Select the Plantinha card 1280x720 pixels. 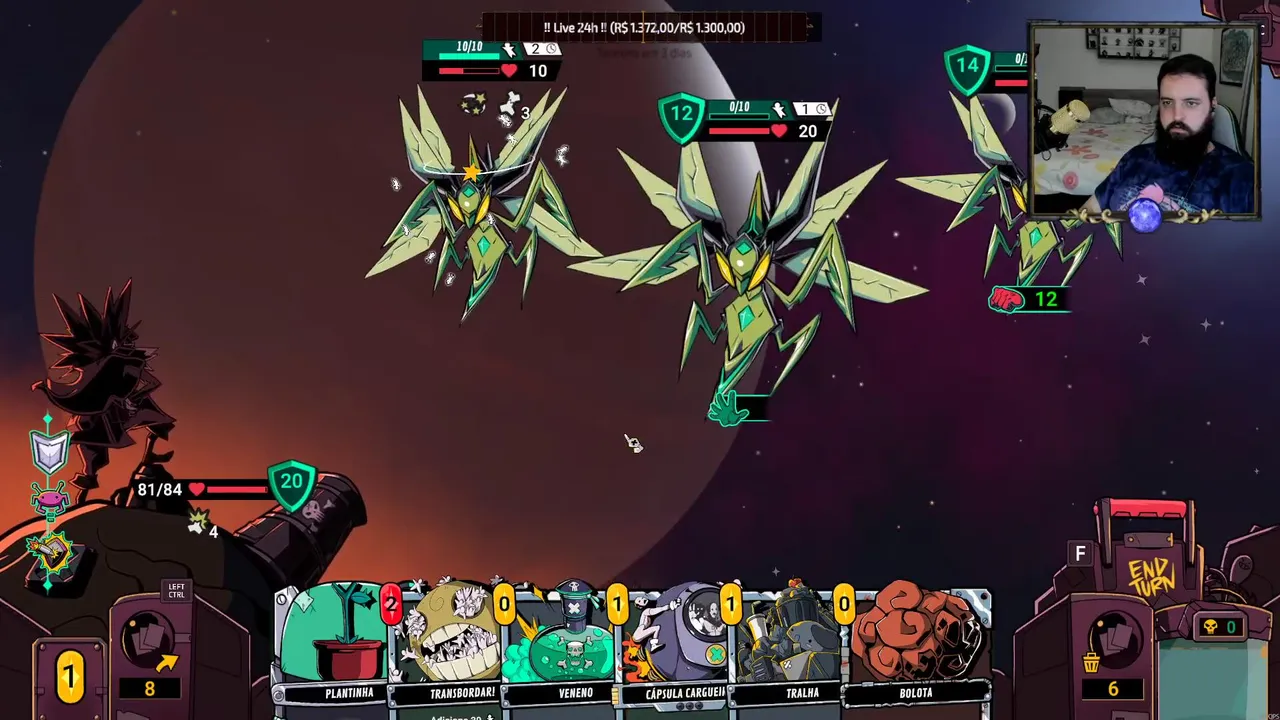point(335,645)
